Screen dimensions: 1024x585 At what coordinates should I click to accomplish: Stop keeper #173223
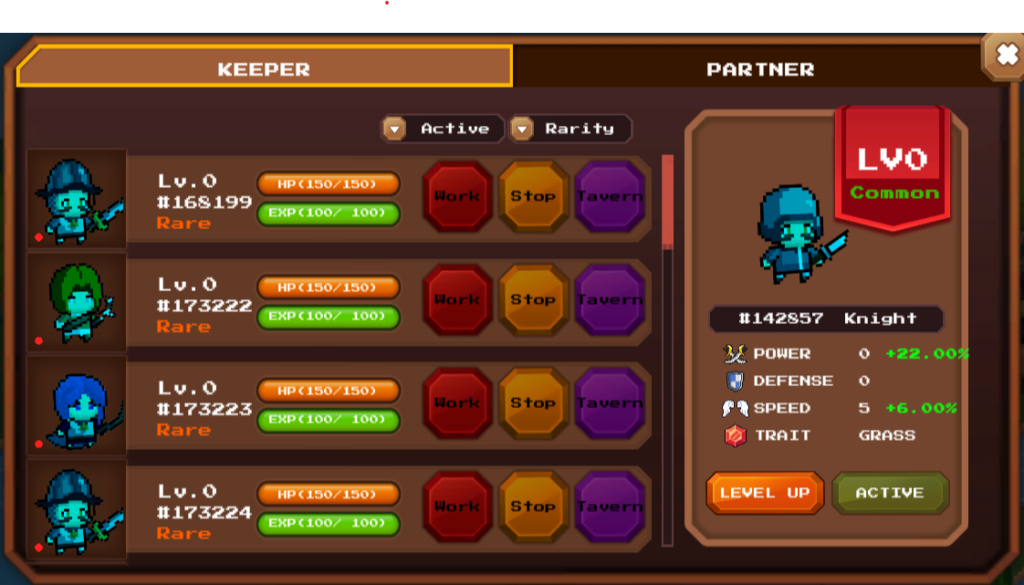[533, 403]
